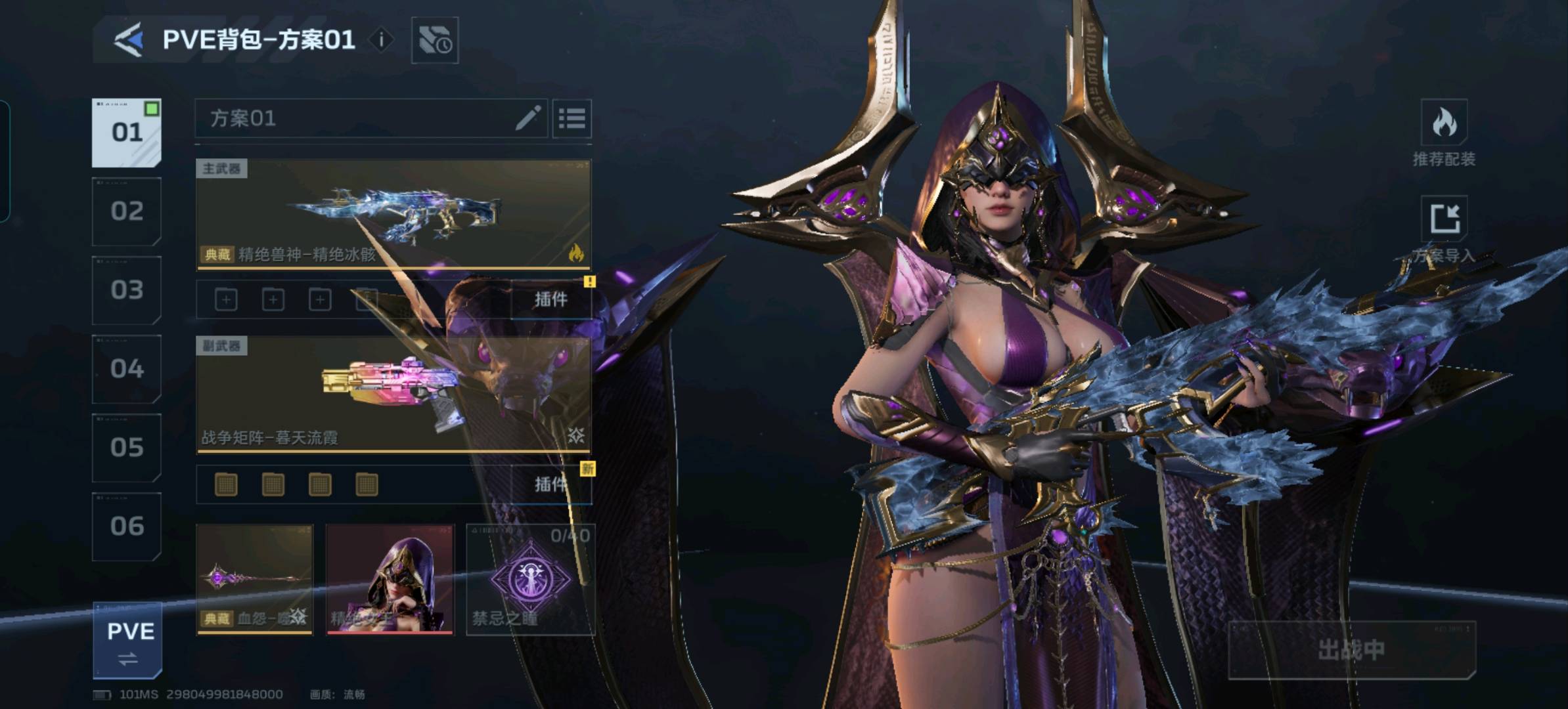Toggle the PVE mode switch button

point(127,641)
